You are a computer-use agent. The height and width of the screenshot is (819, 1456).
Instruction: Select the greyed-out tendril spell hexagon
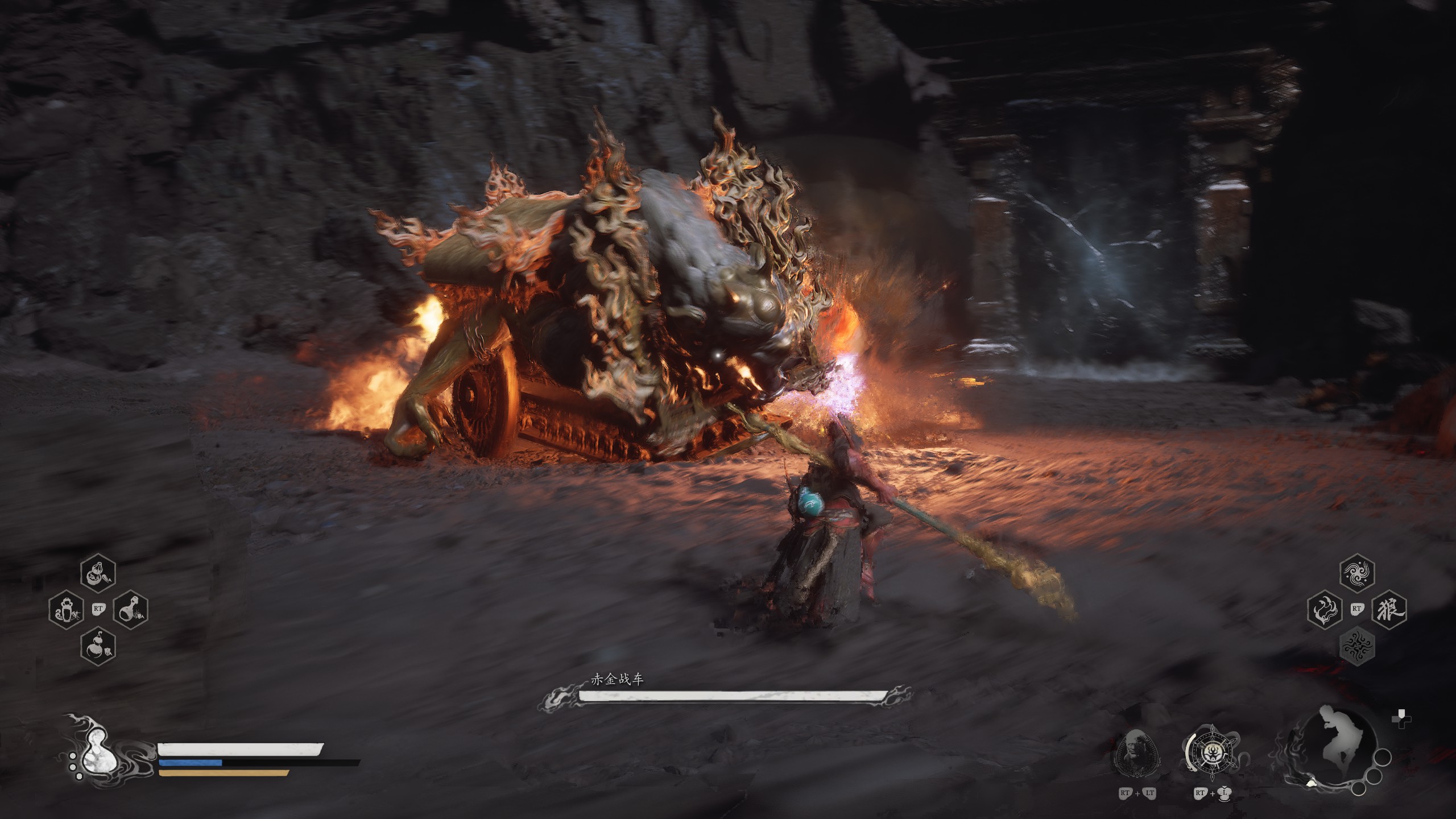point(1358,646)
